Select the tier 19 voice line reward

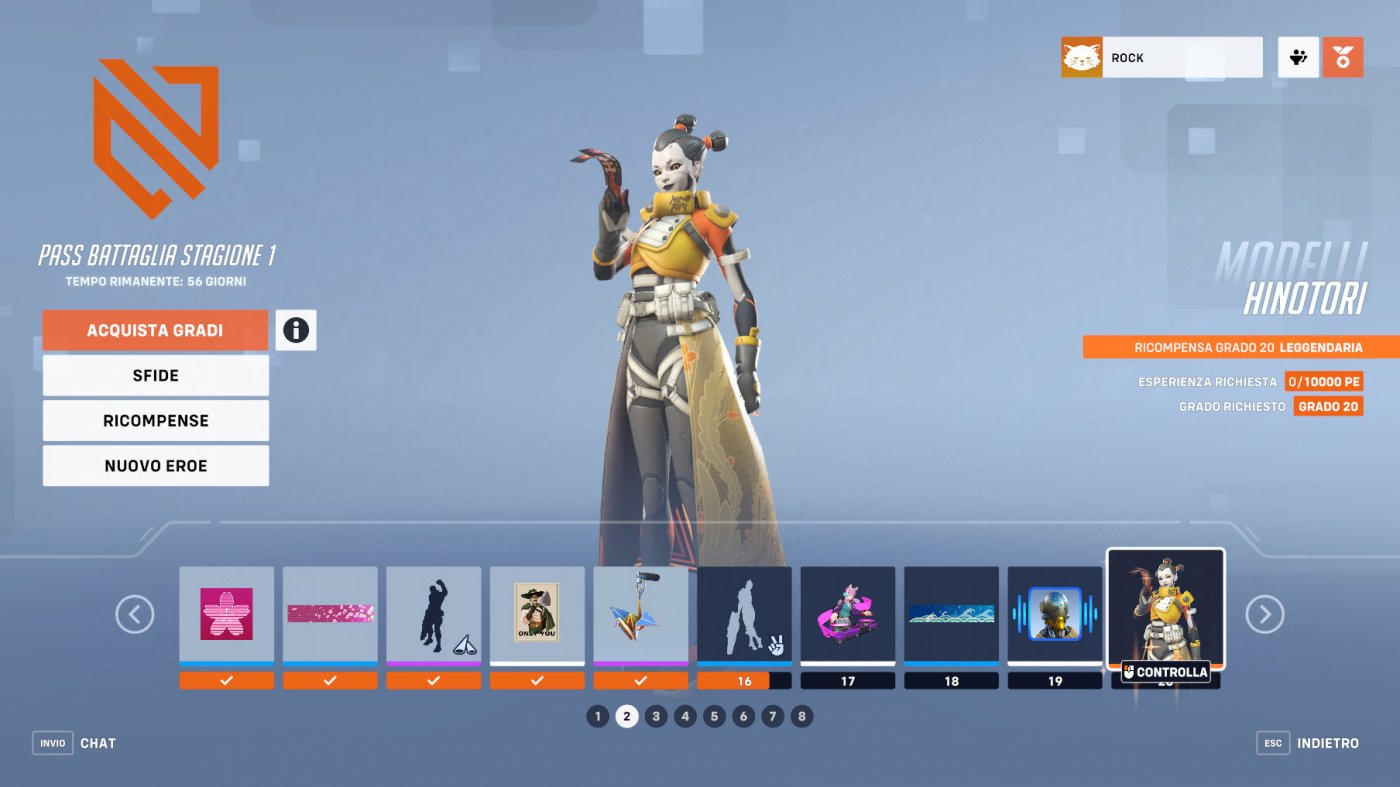pos(1055,612)
